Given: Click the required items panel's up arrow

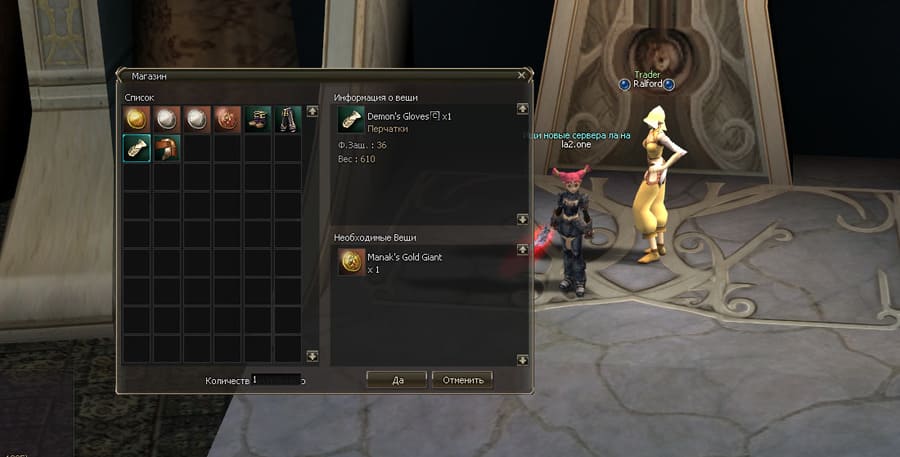Looking at the screenshot, I should click(x=522, y=249).
